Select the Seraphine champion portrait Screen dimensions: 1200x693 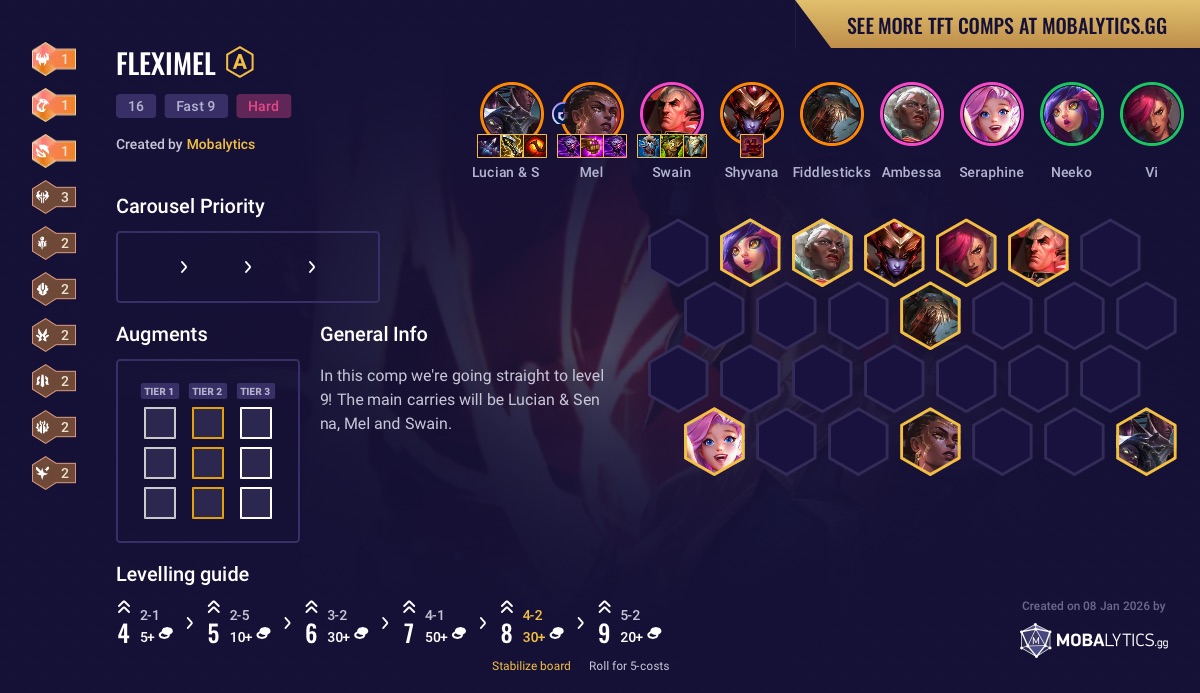[991, 112]
